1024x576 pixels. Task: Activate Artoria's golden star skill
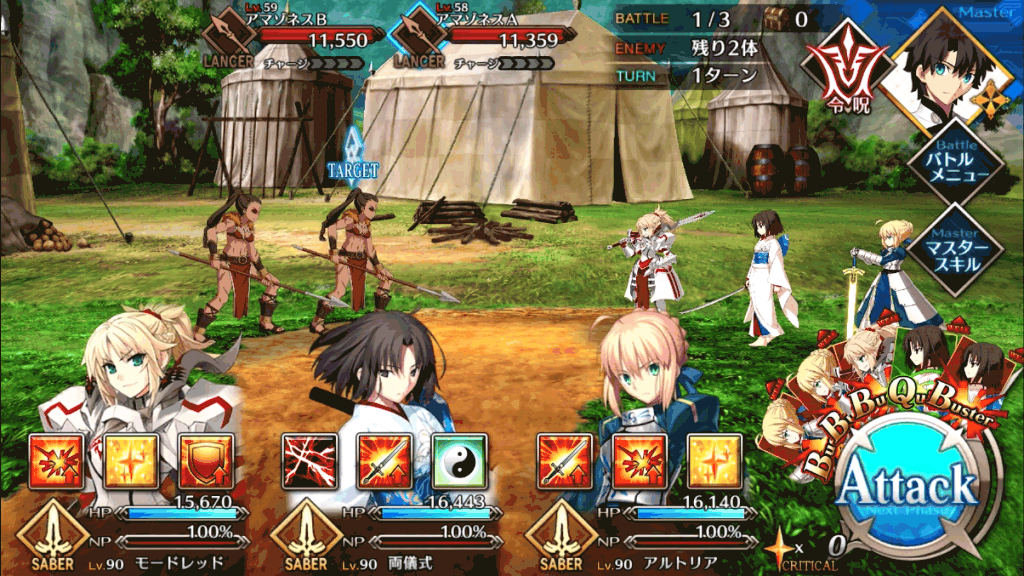[x=714, y=460]
